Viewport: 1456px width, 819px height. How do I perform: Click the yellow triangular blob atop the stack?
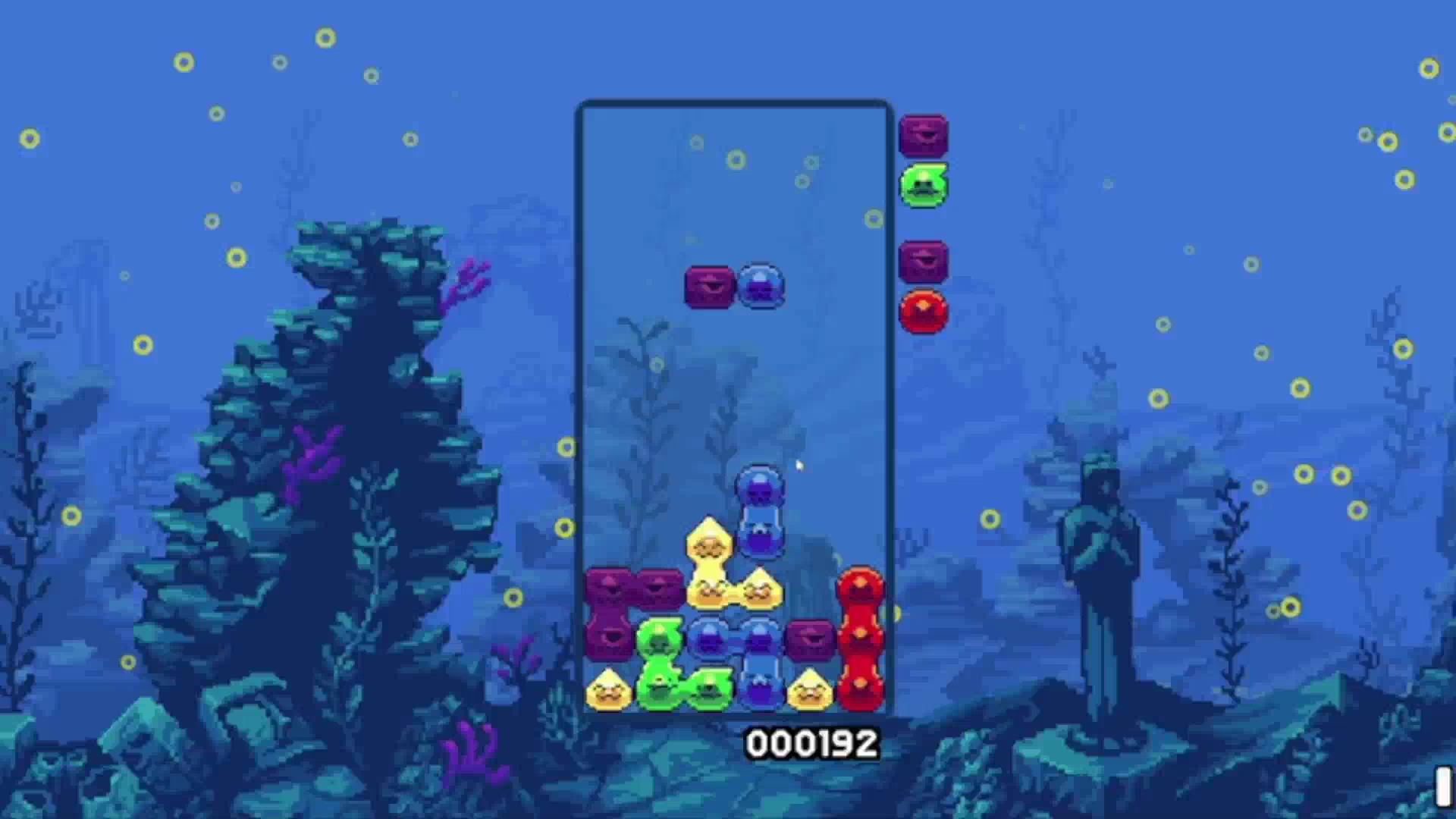coord(708,538)
